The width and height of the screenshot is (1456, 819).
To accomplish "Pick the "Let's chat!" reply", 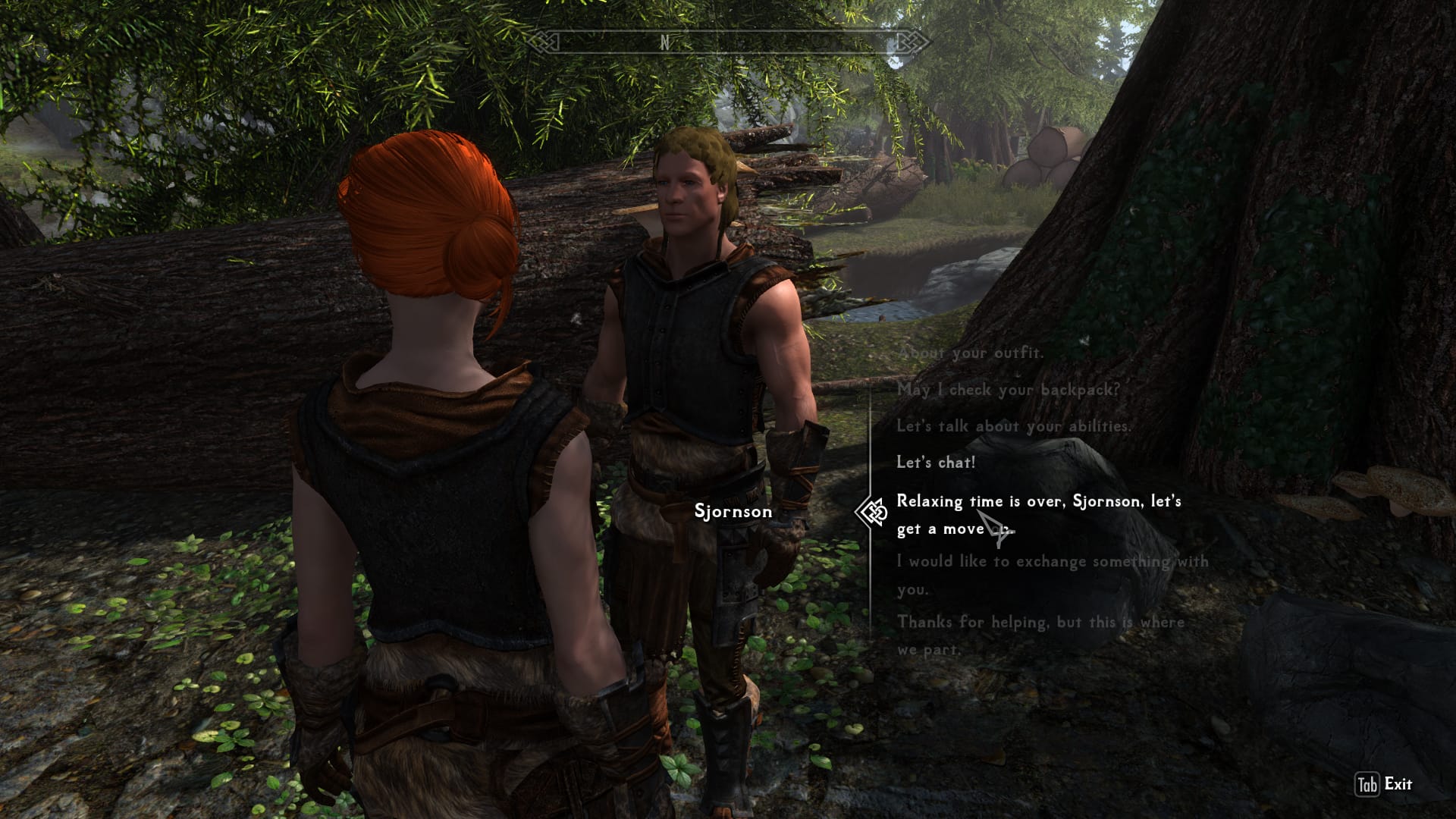I will 936,463.
